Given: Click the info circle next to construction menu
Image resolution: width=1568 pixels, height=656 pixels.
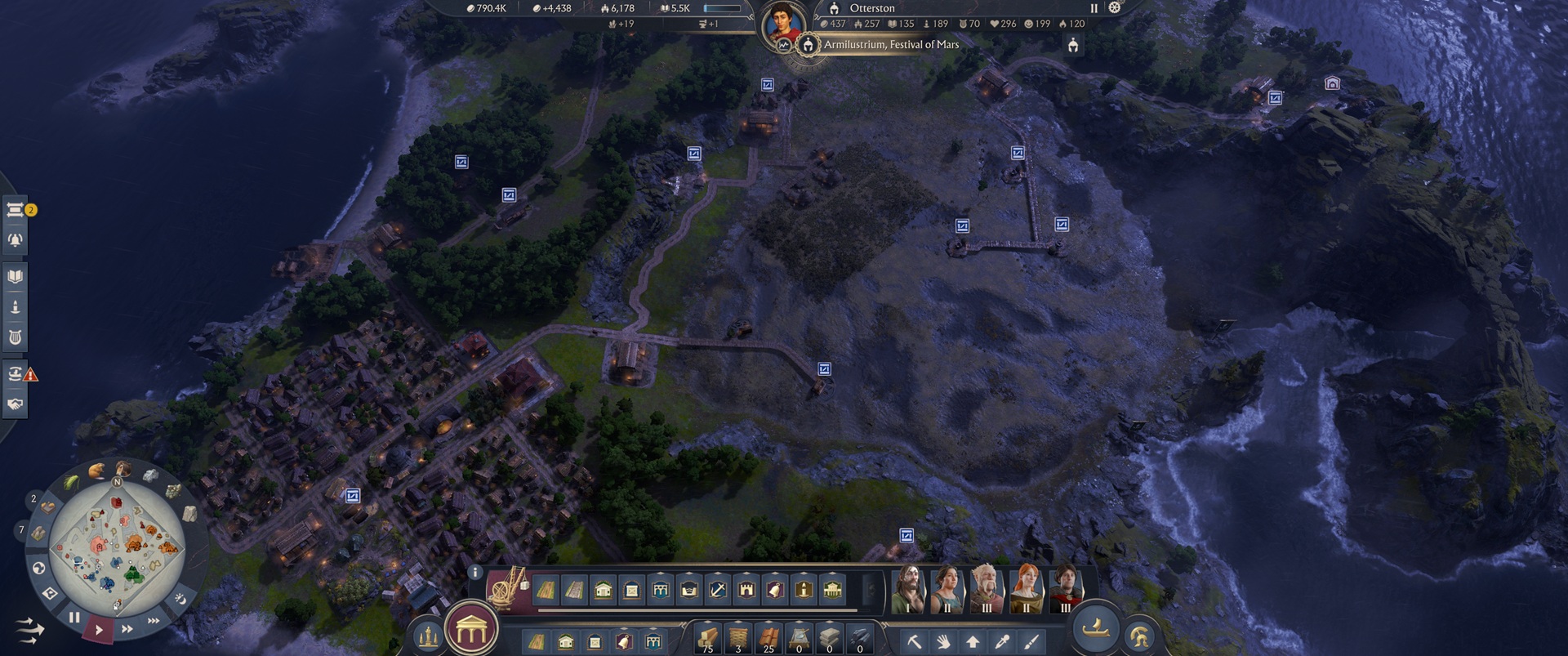Looking at the screenshot, I should click(474, 573).
